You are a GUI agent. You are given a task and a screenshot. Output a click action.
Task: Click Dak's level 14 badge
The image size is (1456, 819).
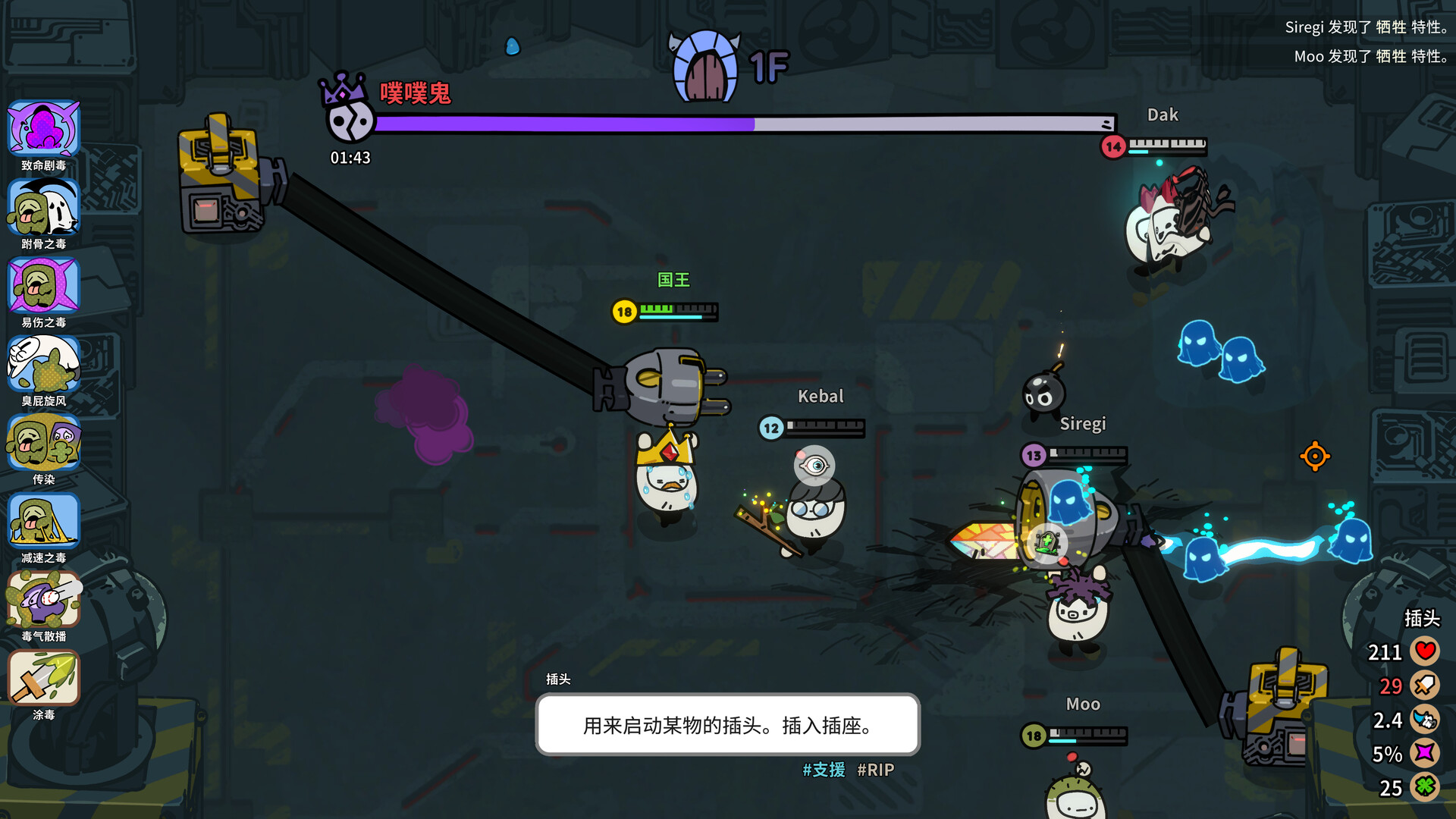pyautogui.click(x=1112, y=147)
